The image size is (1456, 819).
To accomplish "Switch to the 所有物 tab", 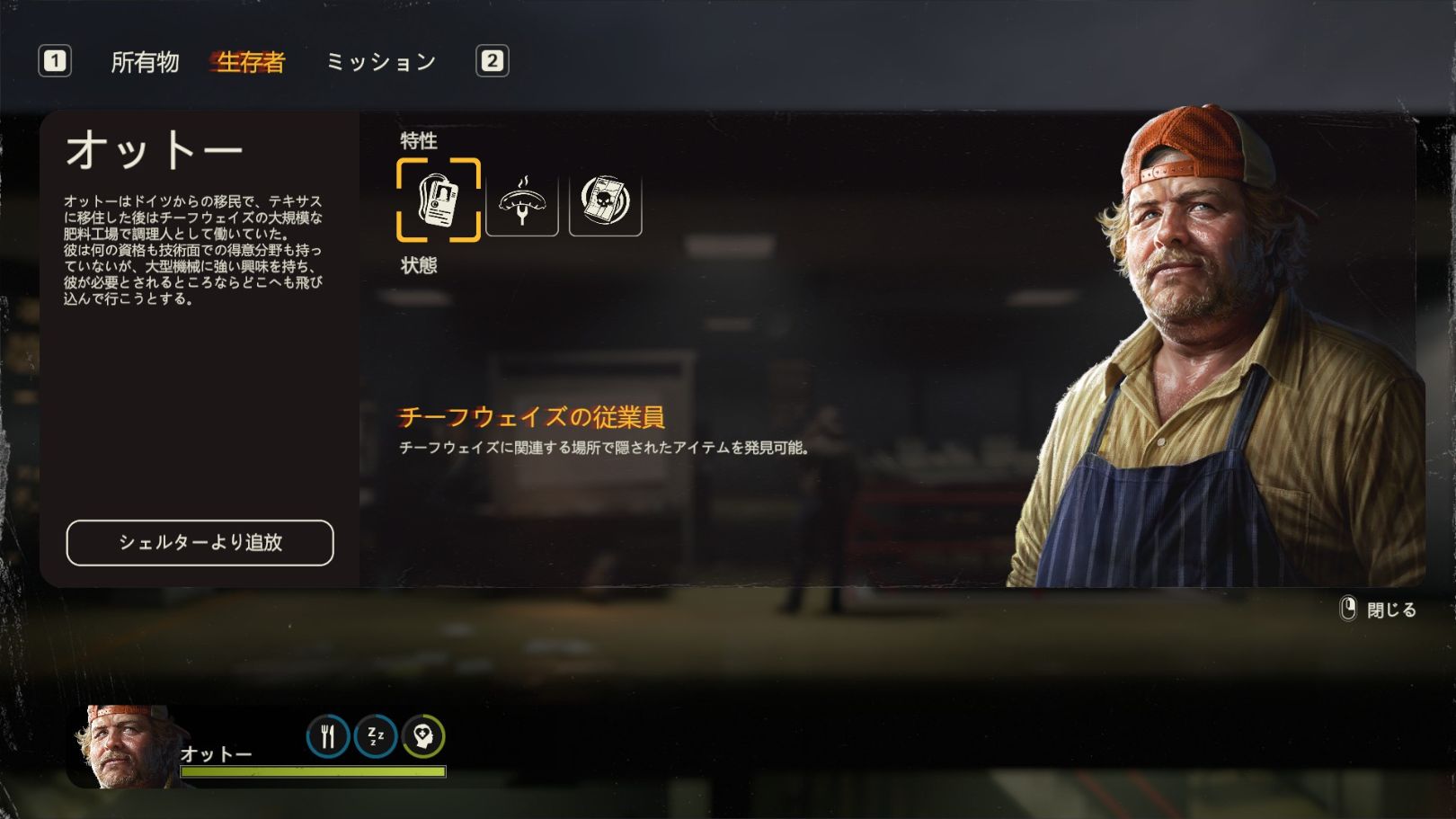I will point(145,62).
